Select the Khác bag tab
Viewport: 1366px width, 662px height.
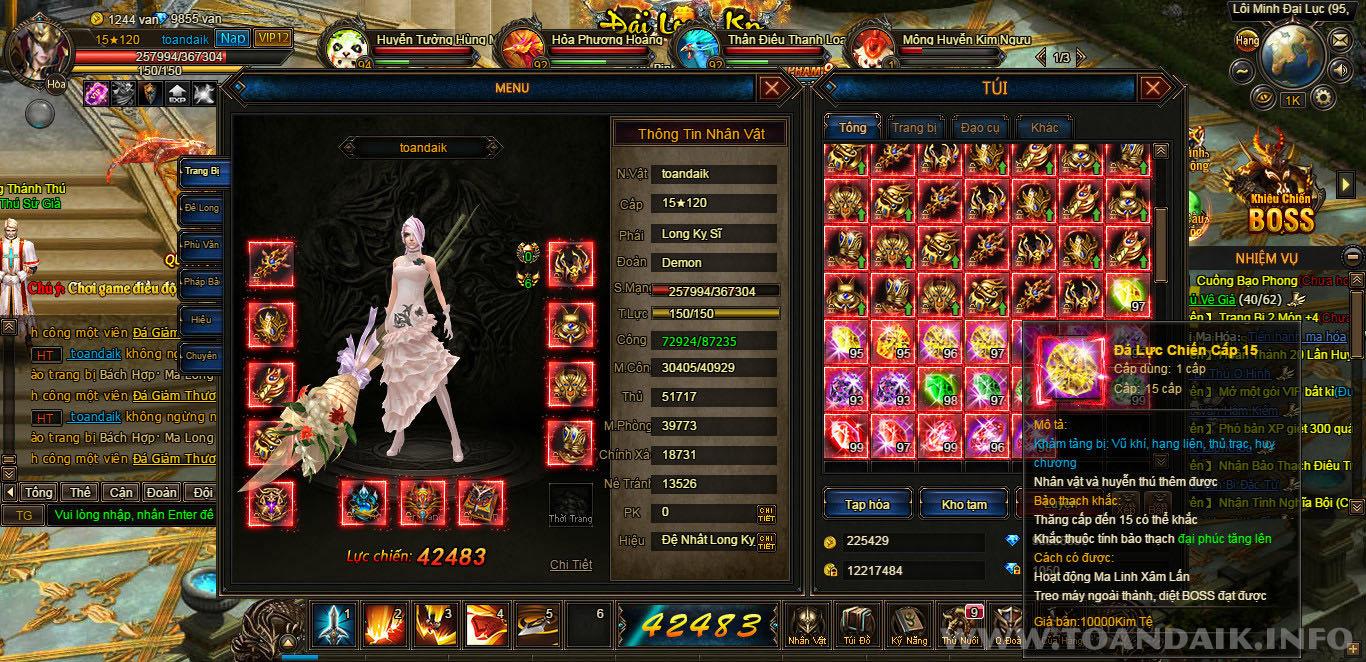coord(1044,128)
